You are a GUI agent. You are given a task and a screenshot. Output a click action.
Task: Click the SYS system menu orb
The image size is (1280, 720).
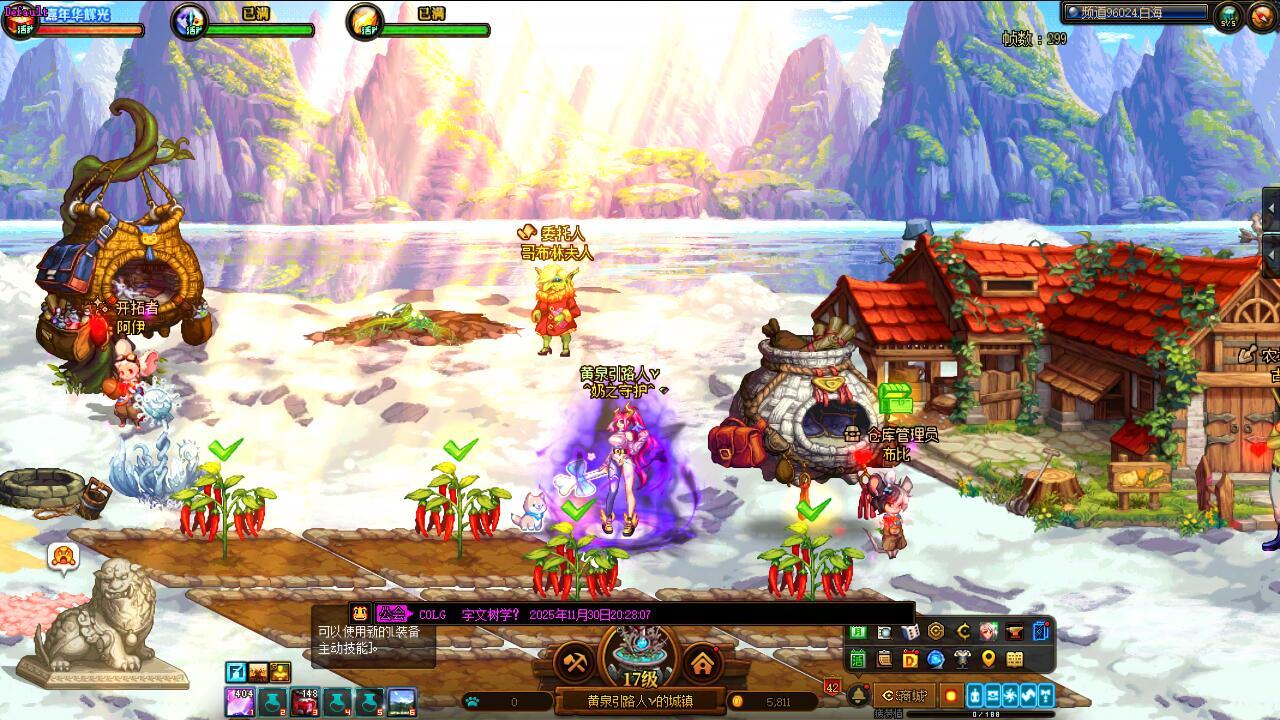(x=1229, y=16)
